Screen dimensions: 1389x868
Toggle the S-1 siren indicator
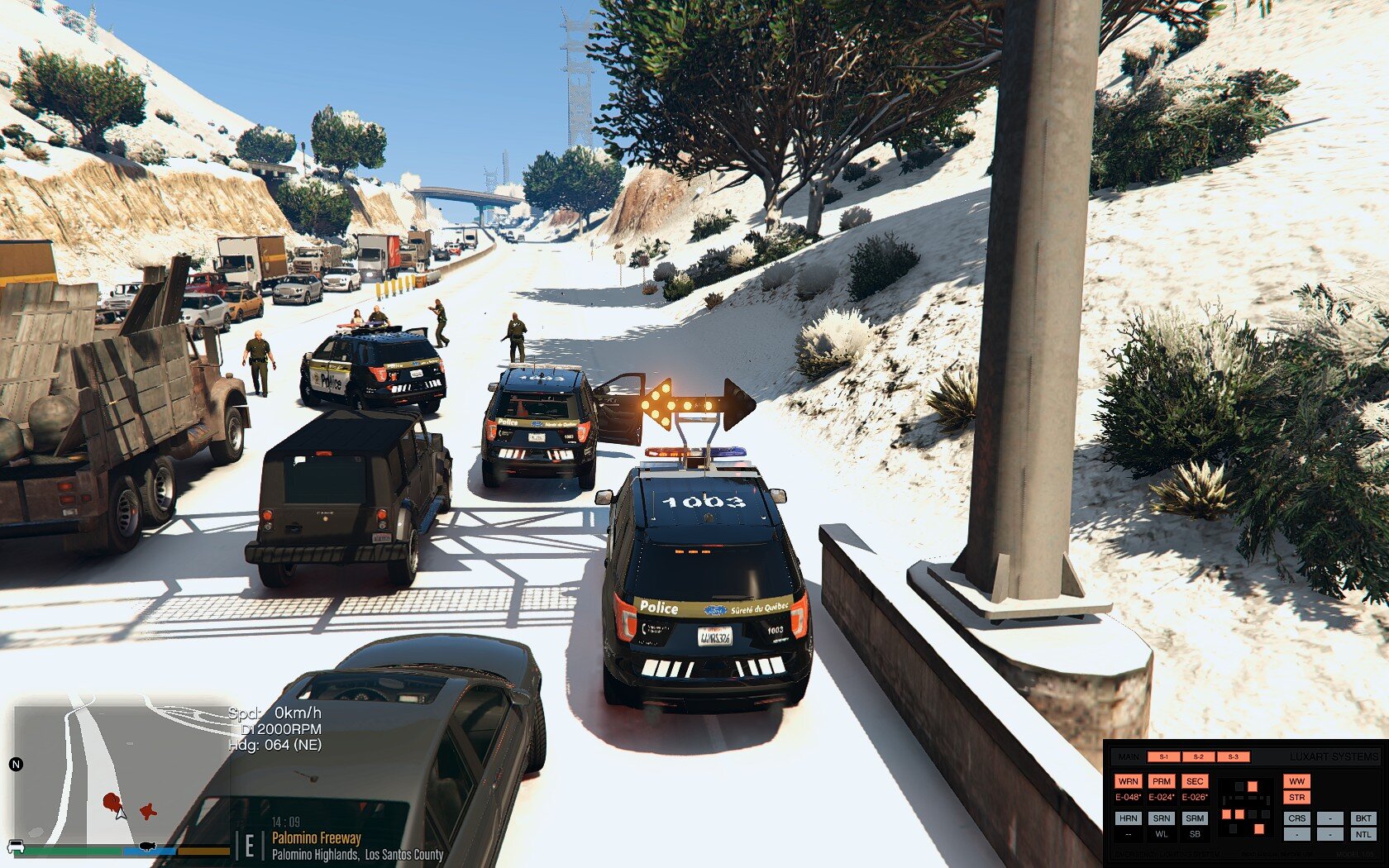pos(1163,756)
